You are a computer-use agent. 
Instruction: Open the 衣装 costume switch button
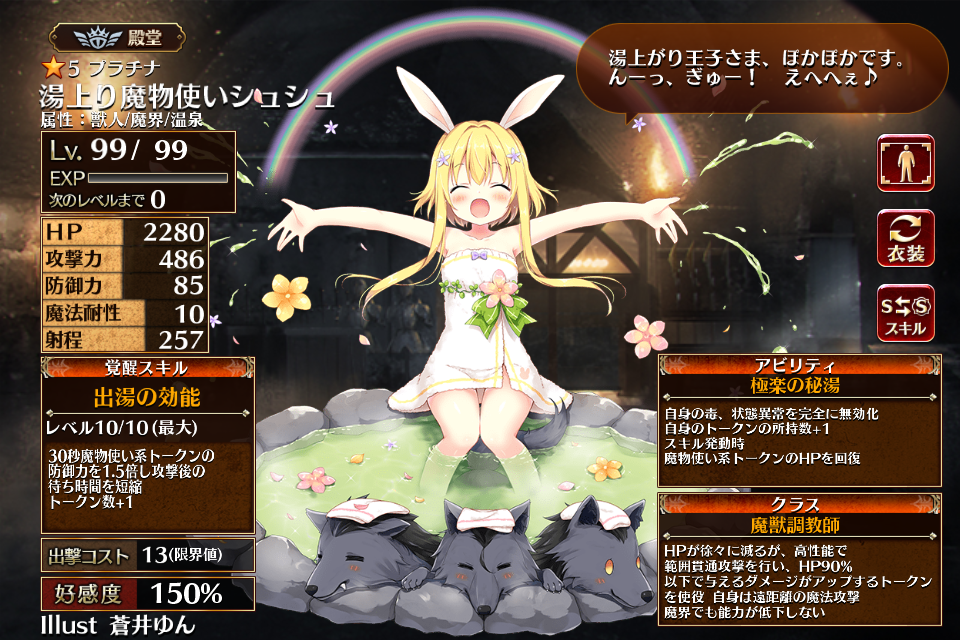pos(905,237)
